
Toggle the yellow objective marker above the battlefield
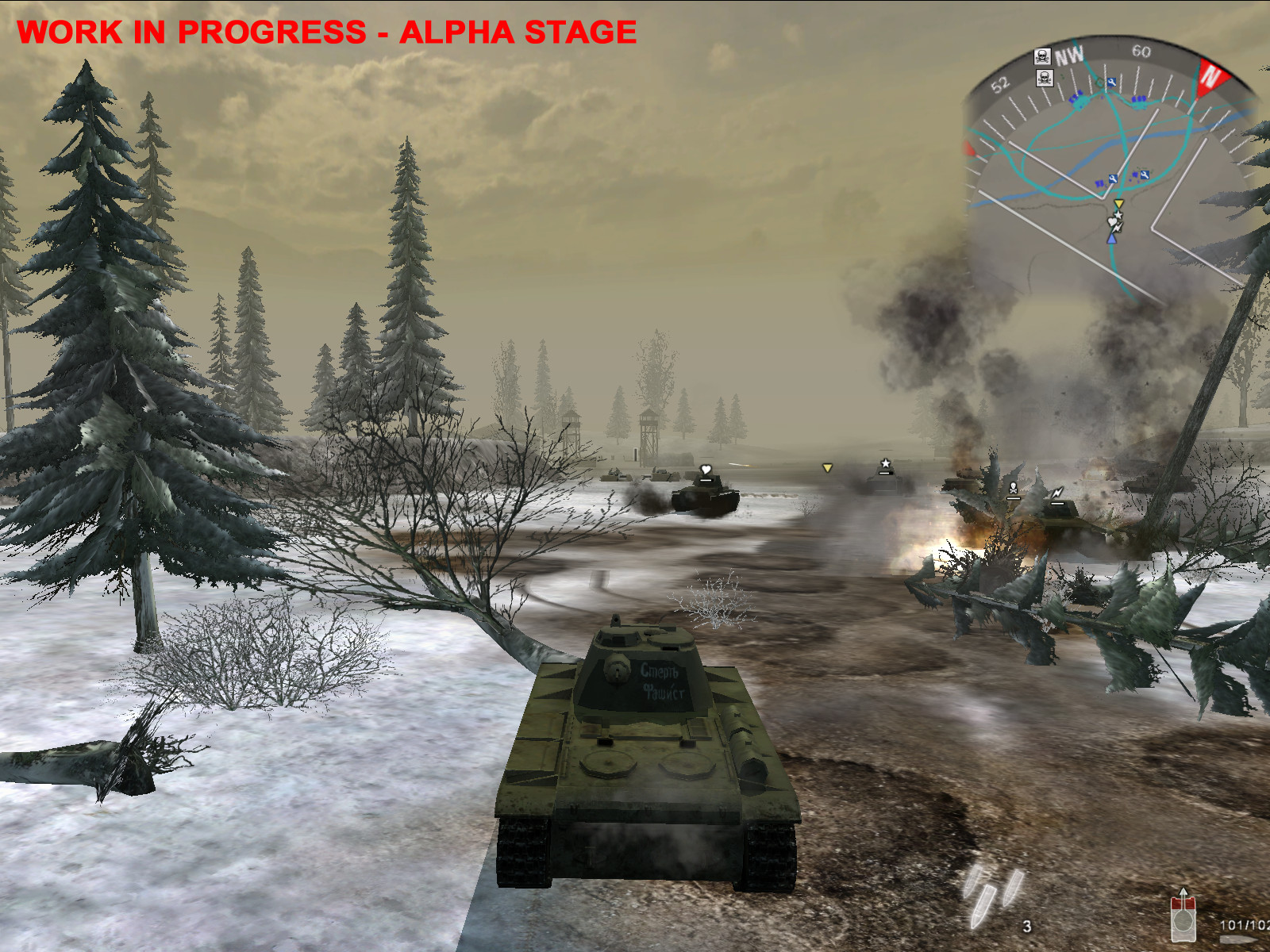(x=826, y=468)
